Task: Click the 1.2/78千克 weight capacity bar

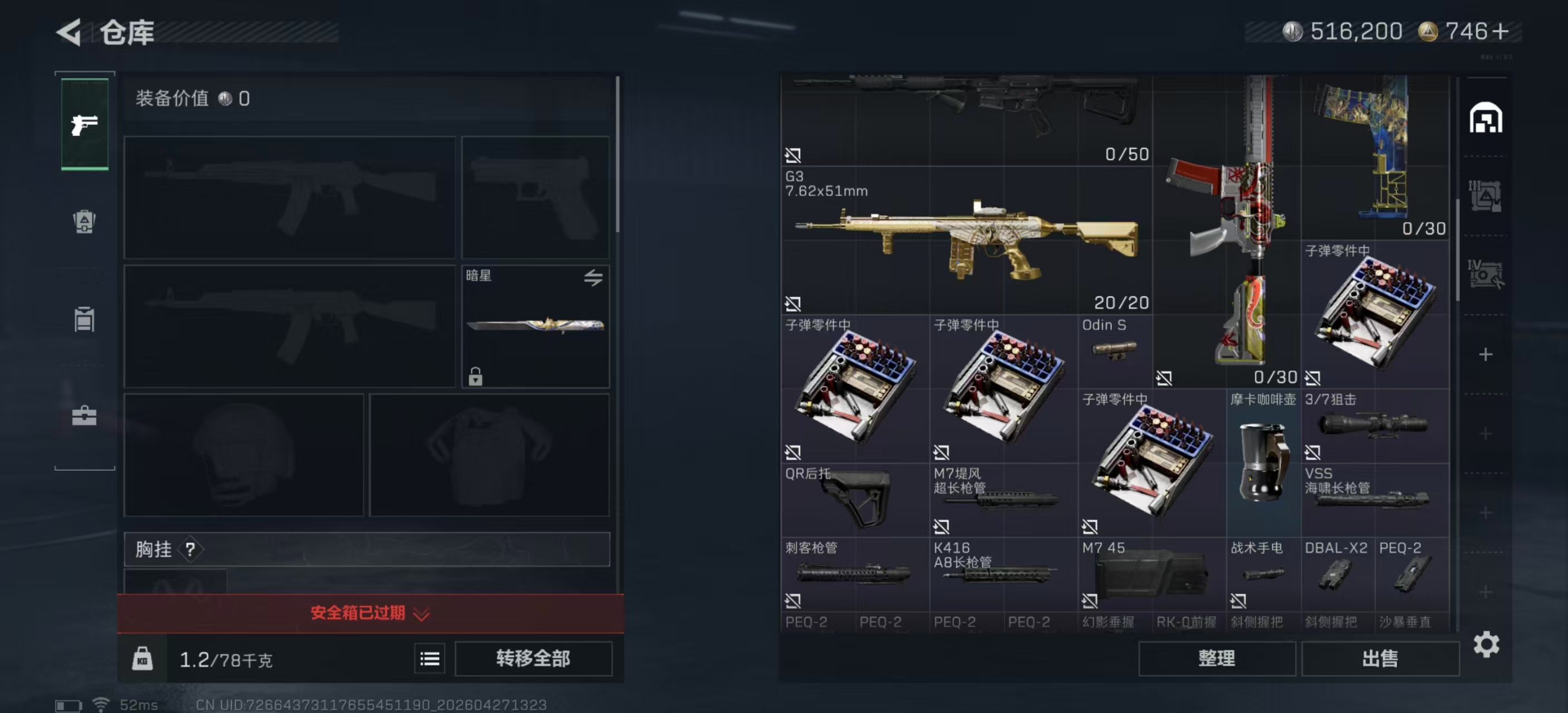Action: click(225, 659)
